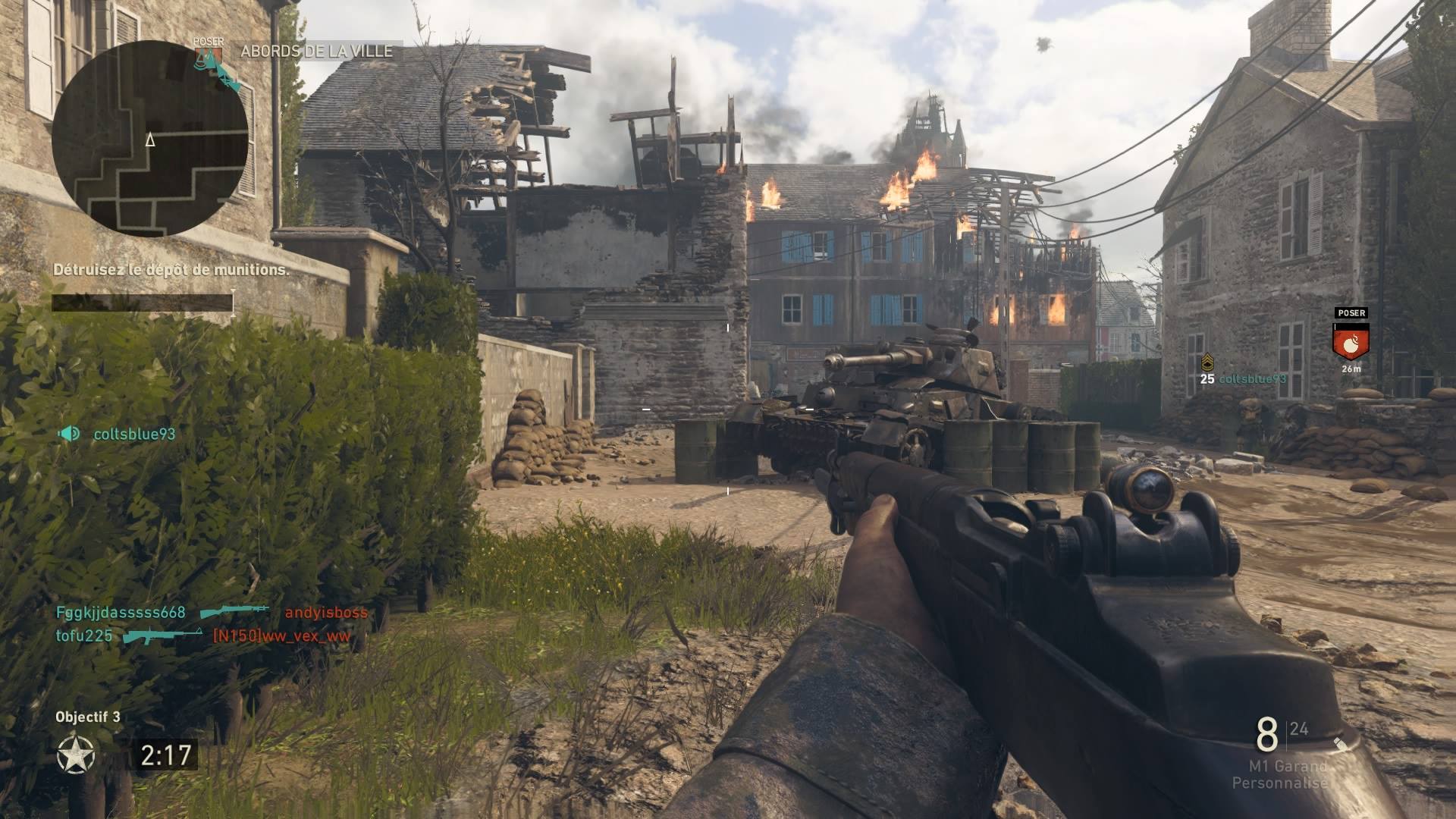Select the orange bomb POSER objective marker
Screen dimensions: 1456x819
tap(1351, 341)
